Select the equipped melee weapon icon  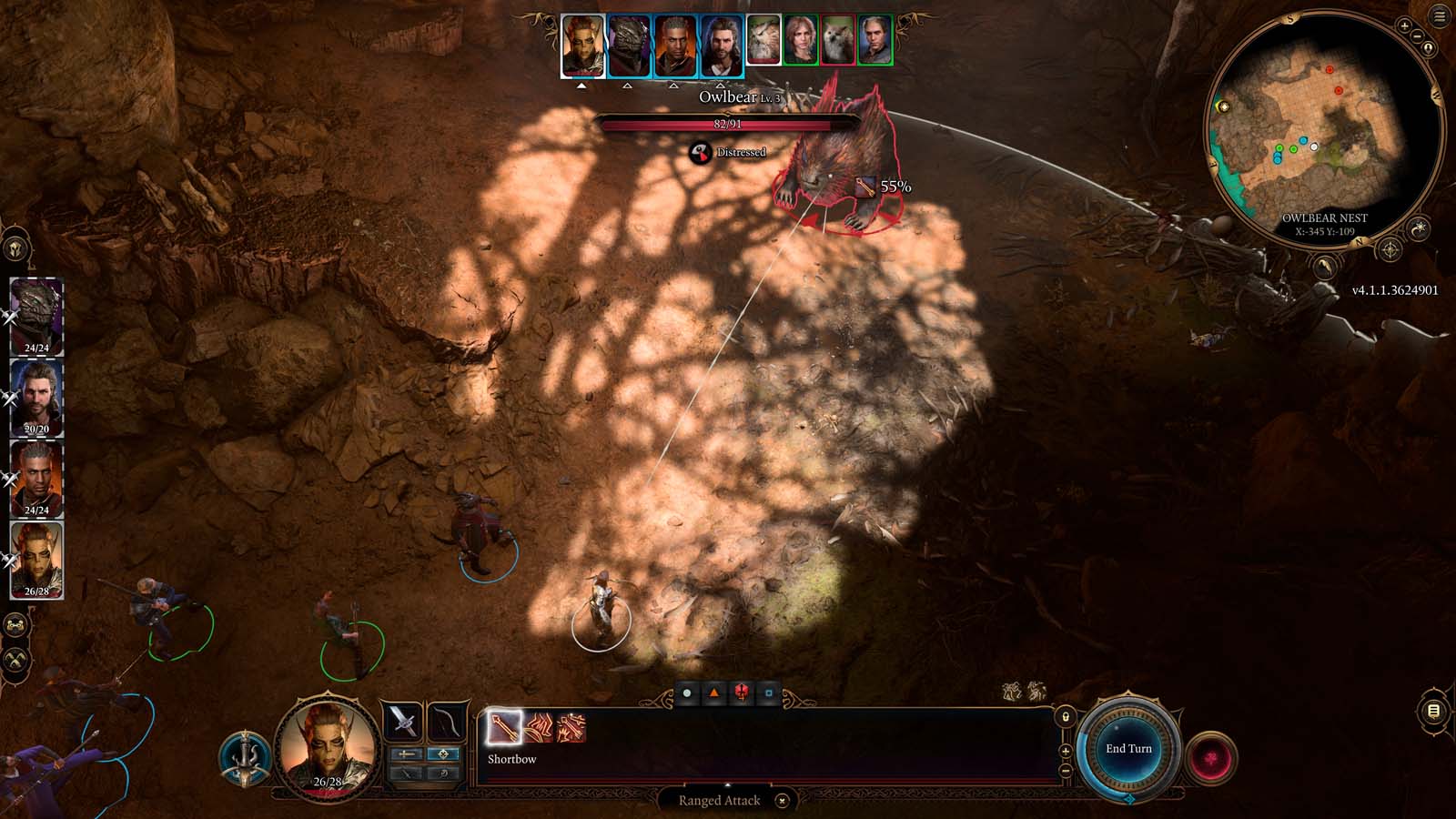tap(403, 720)
